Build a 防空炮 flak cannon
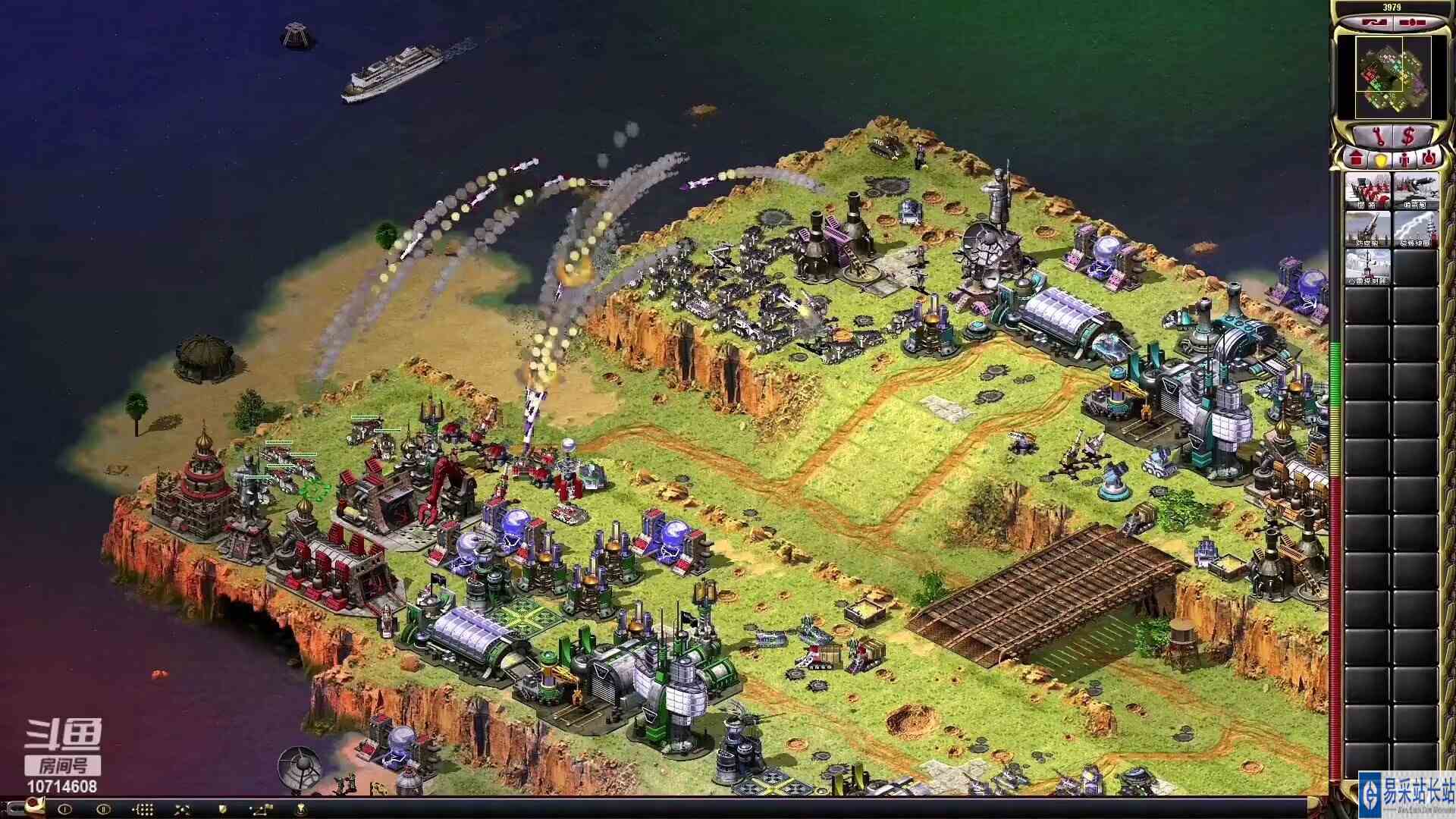Viewport: 1456px width, 819px height. [x=1370, y=227]
